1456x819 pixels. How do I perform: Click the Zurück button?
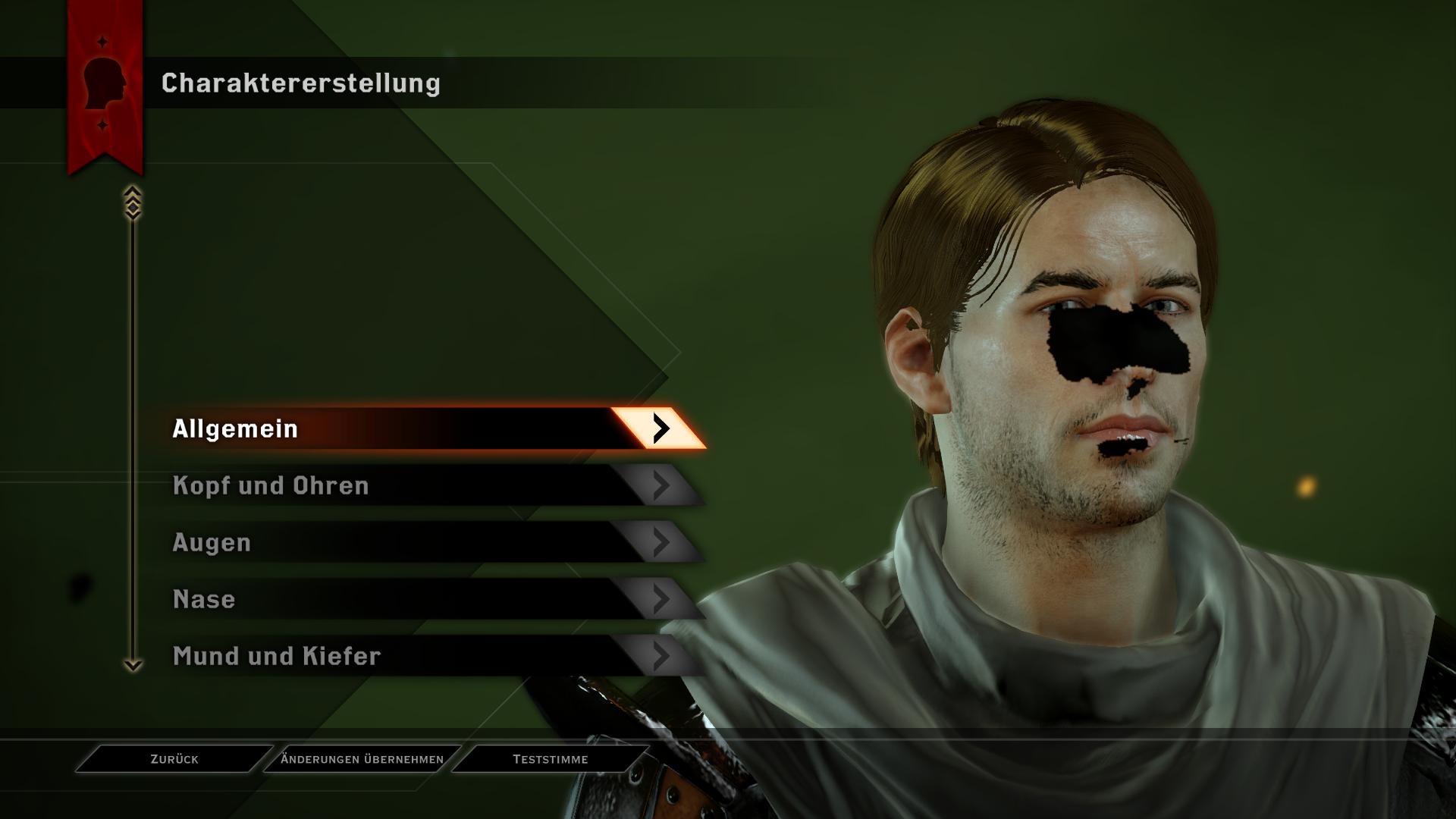[x=174, y=759]
